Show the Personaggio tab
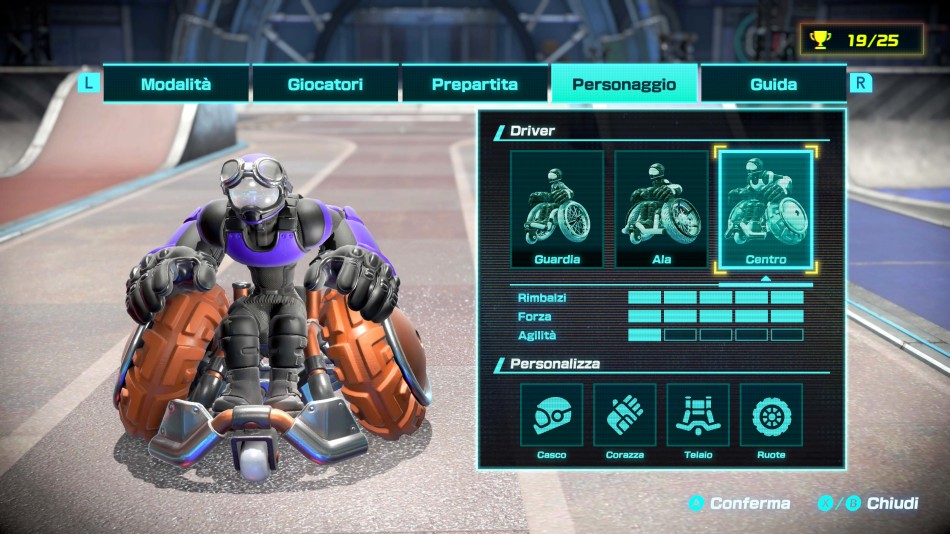The height and width of the screenshot is (534, 950). [624, 84]
